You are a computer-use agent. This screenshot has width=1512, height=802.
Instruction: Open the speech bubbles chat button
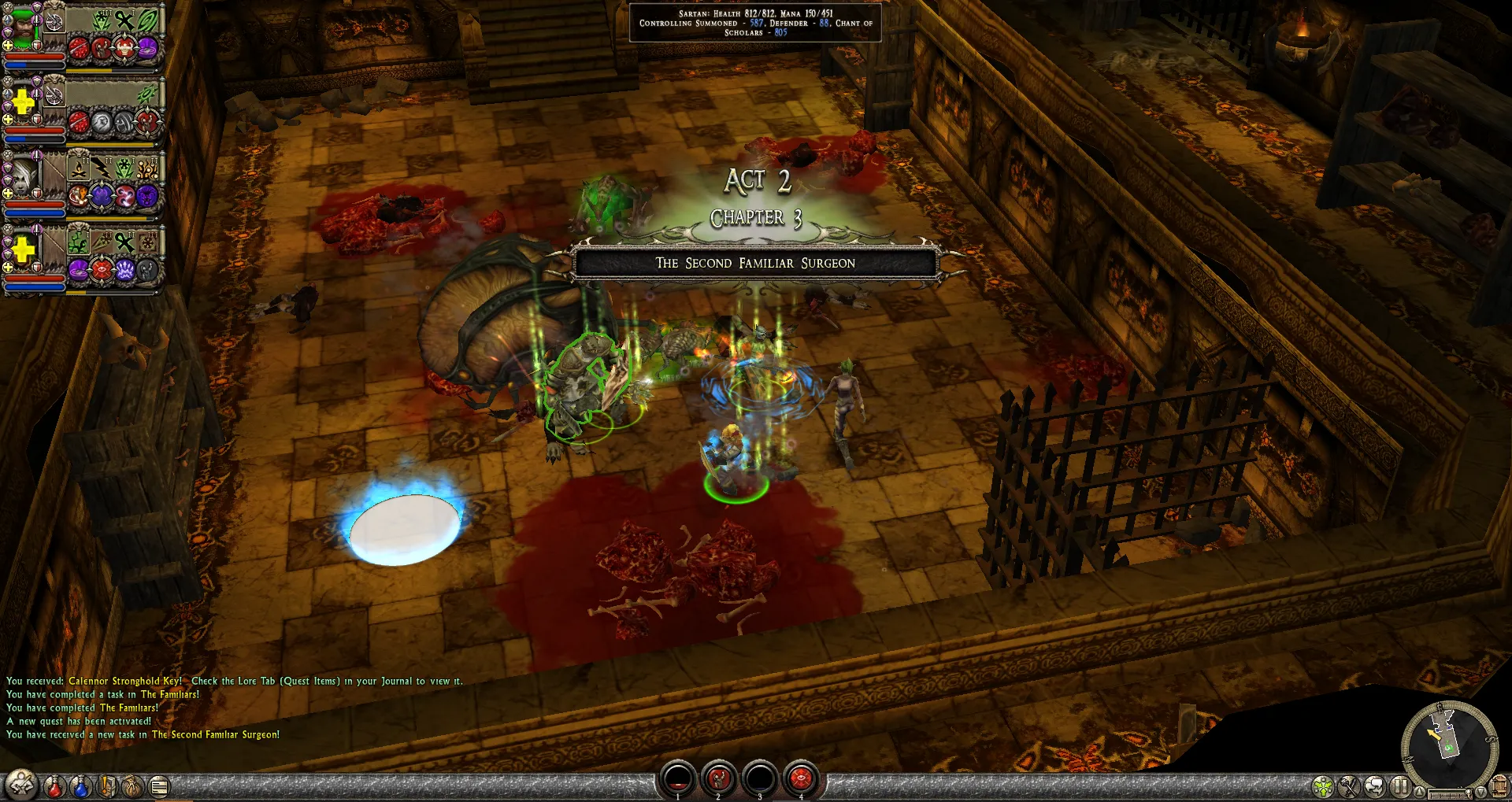coord(1375,786)
